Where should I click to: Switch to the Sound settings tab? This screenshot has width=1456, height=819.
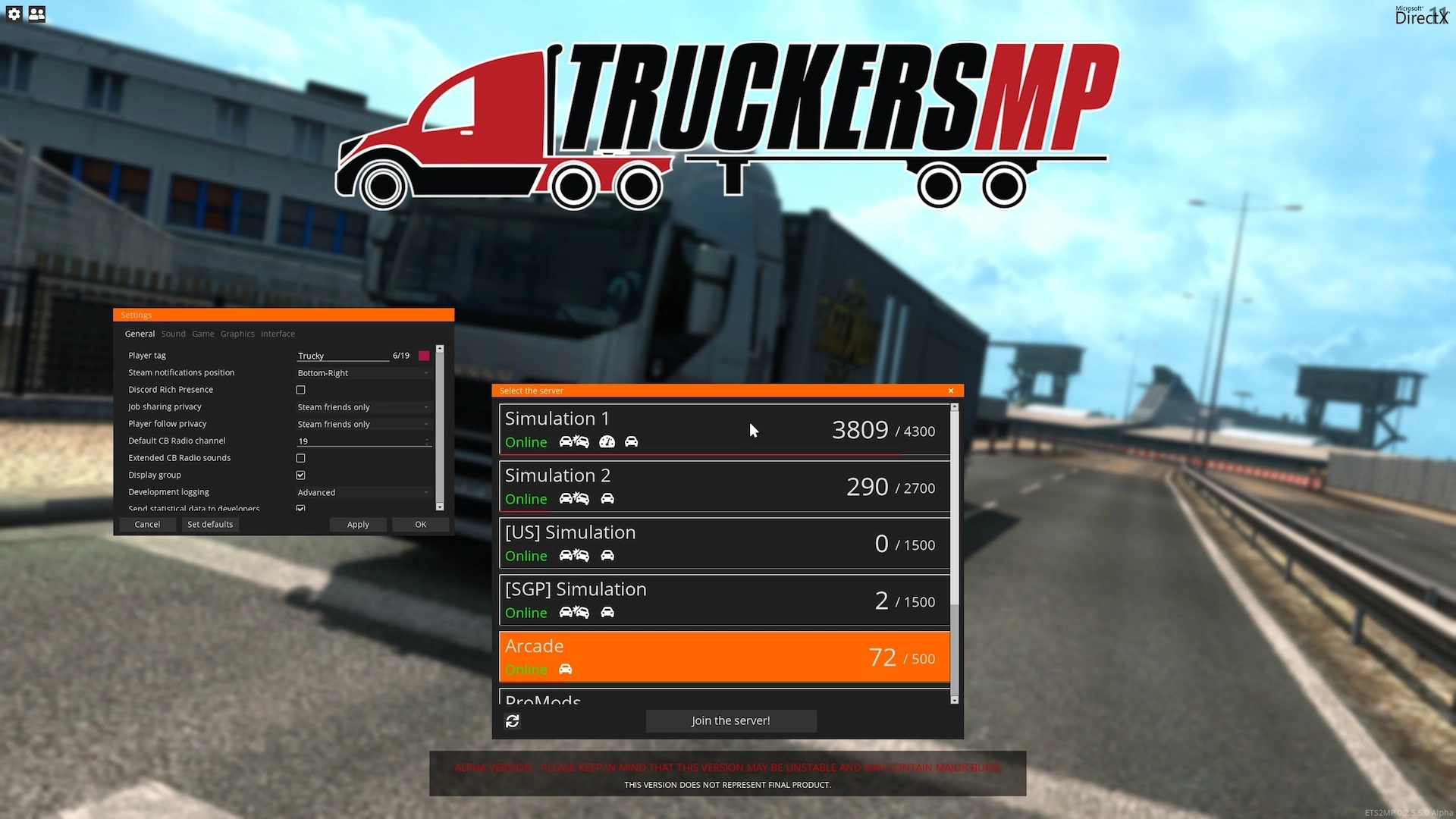(173, 334)
